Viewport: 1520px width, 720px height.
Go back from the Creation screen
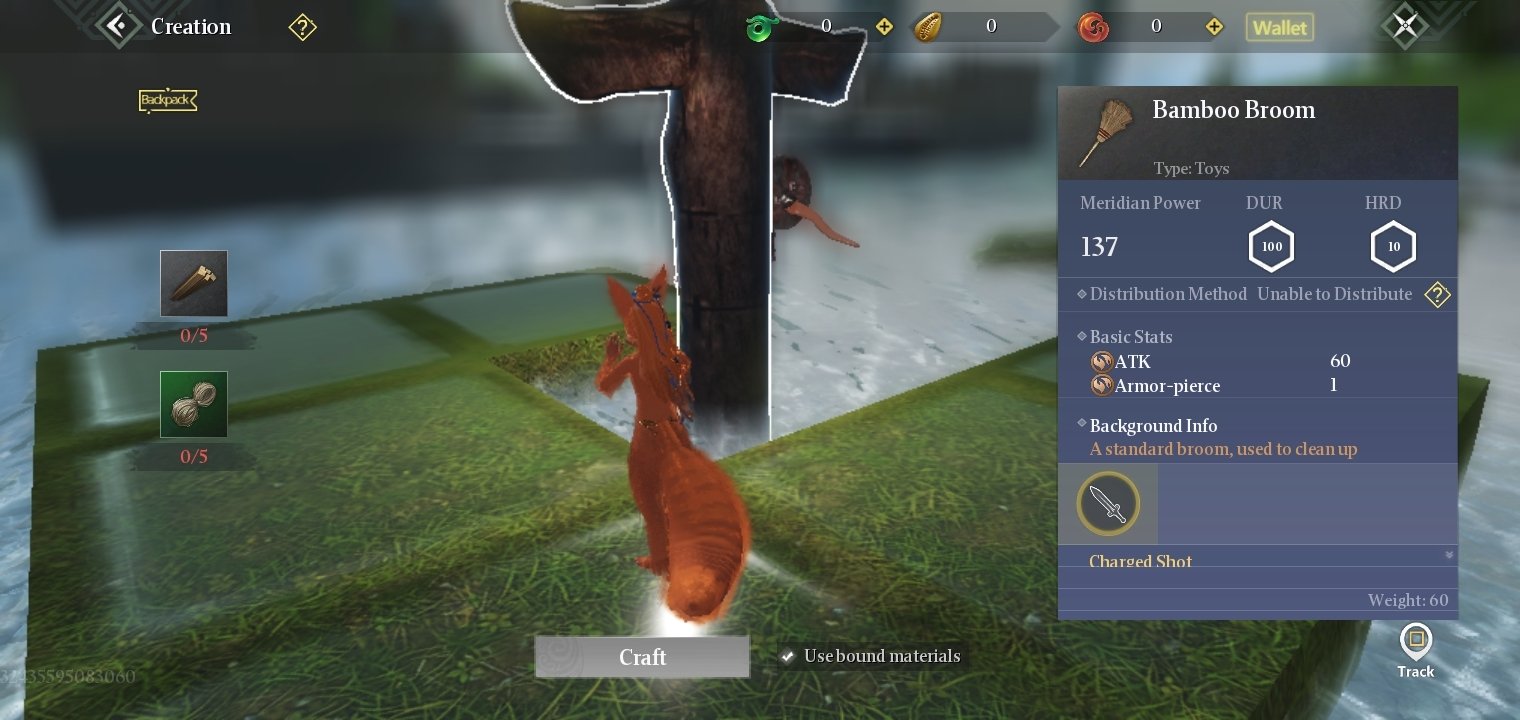tap(117, 26)
